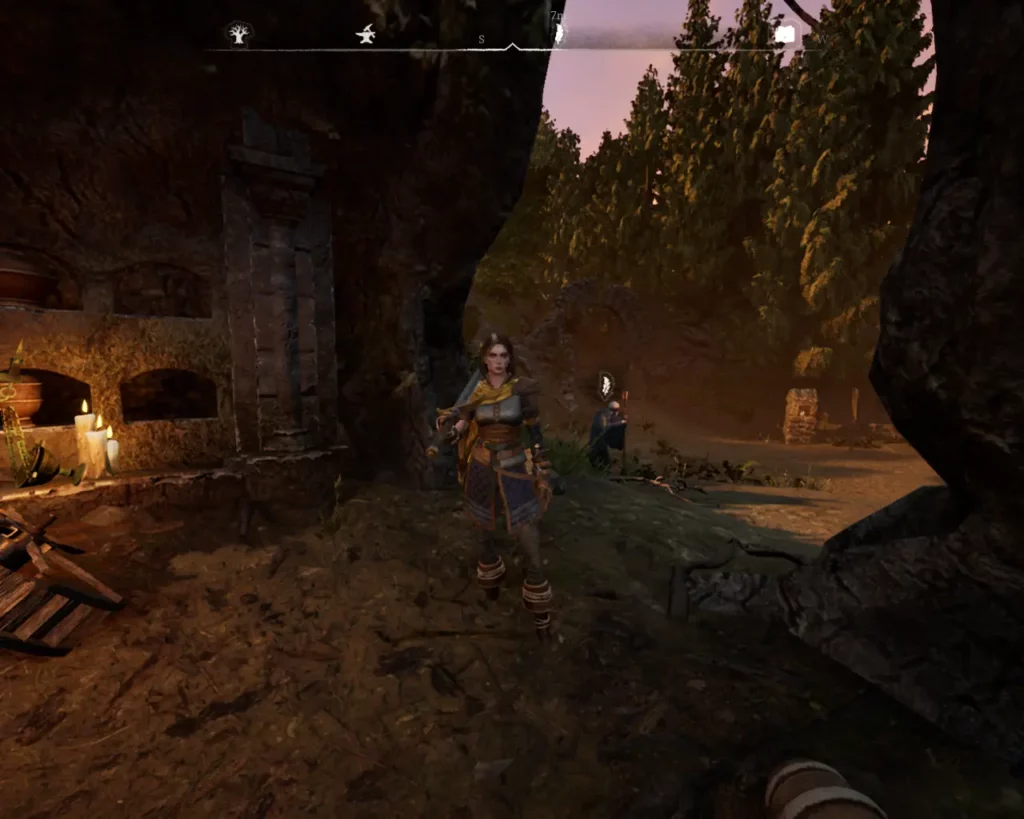Select the tree marker on the compass
Image resolution: width=1024 pixels, height=819 pixels.
click(x=238, y=35)
